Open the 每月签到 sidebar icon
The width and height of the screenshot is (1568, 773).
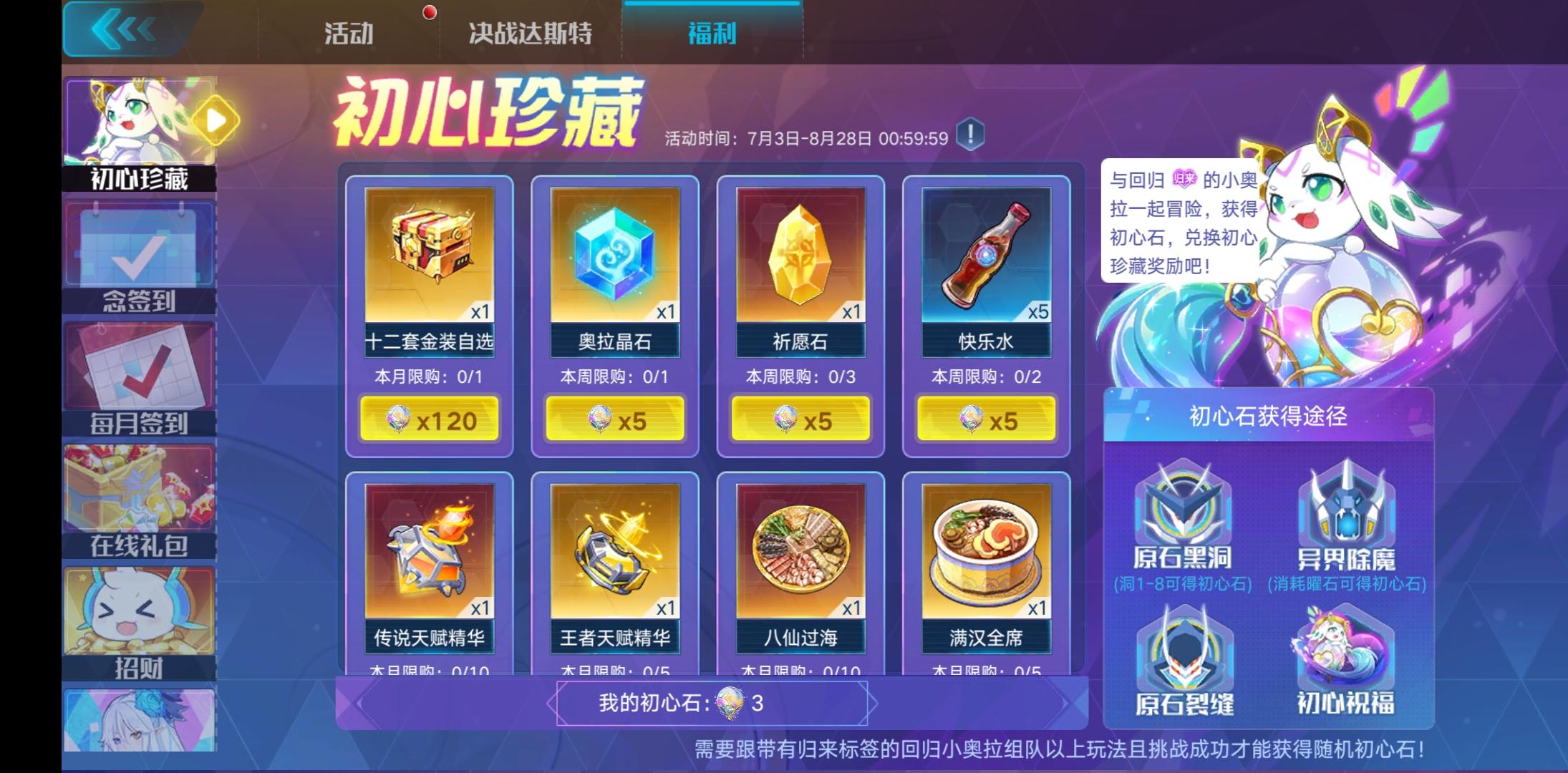(140, 369)
